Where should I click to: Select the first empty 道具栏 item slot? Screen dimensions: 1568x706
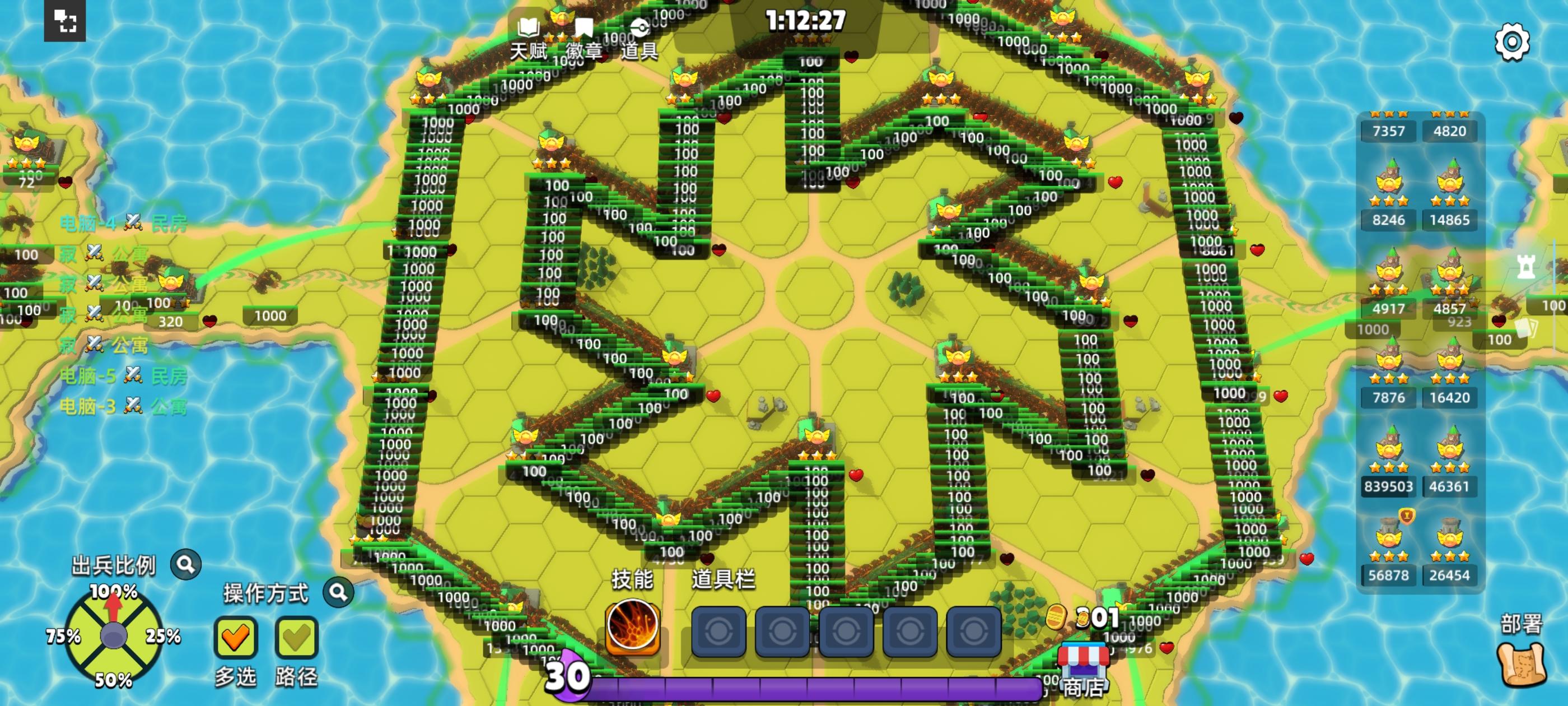[x=718, y=630]
